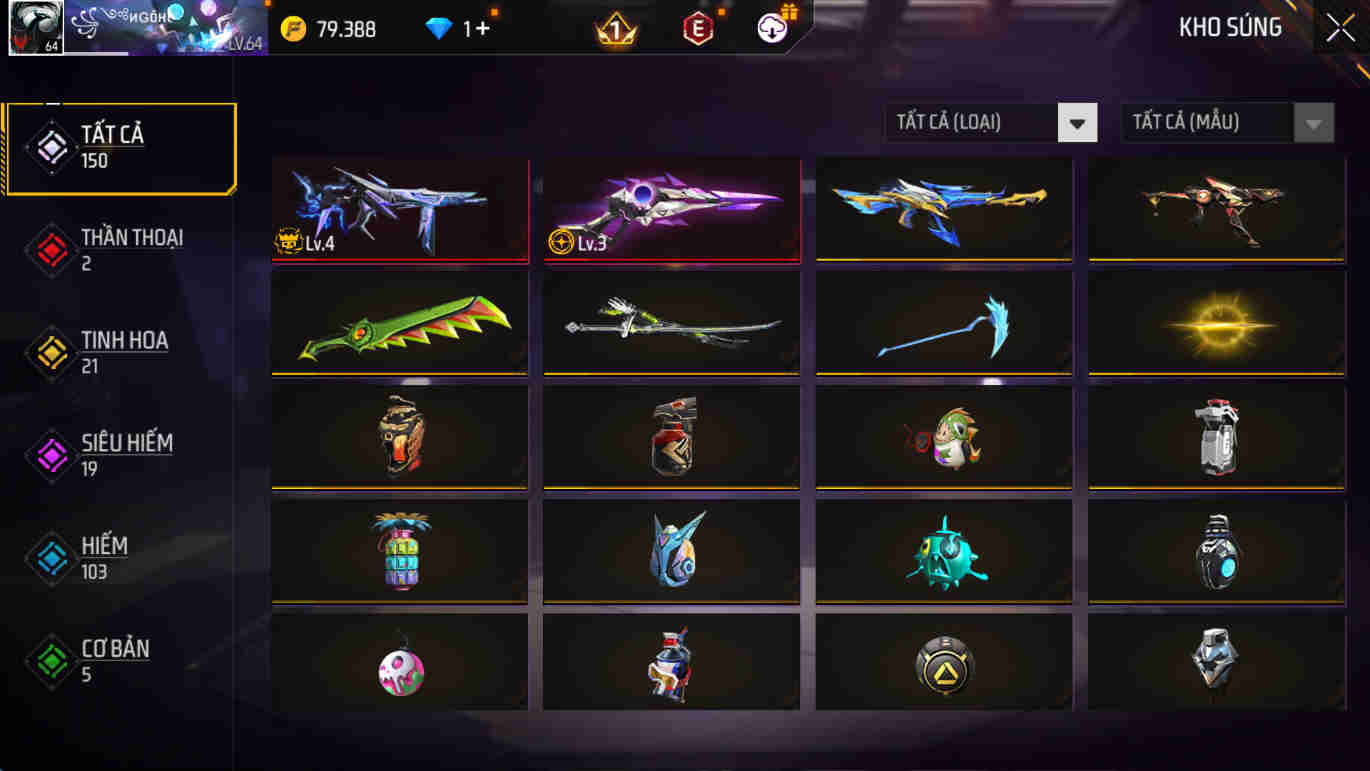Open the TẤT CẢ (LOẠI) dropdown
The height and width of the screenshot is (771, 1370).
[970, 122]
